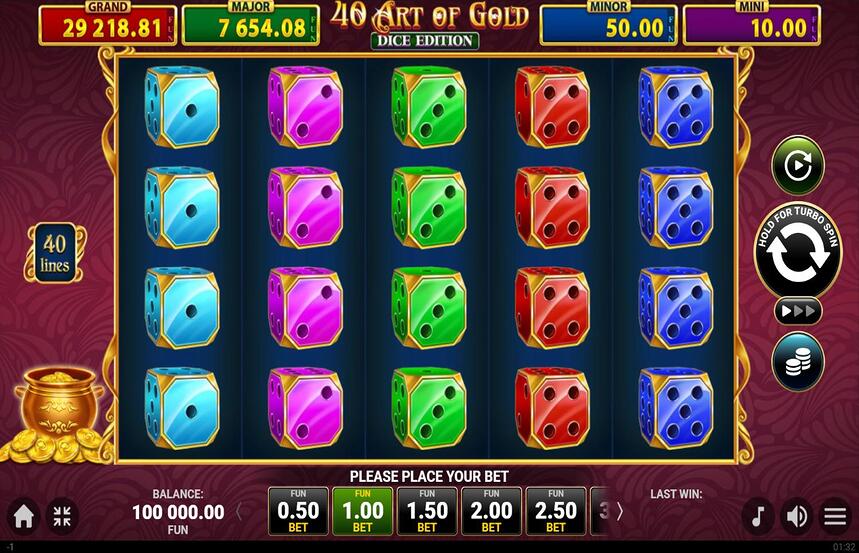Select the 2.50 bet option
859x553 pixels.
[x=556, y=511]
